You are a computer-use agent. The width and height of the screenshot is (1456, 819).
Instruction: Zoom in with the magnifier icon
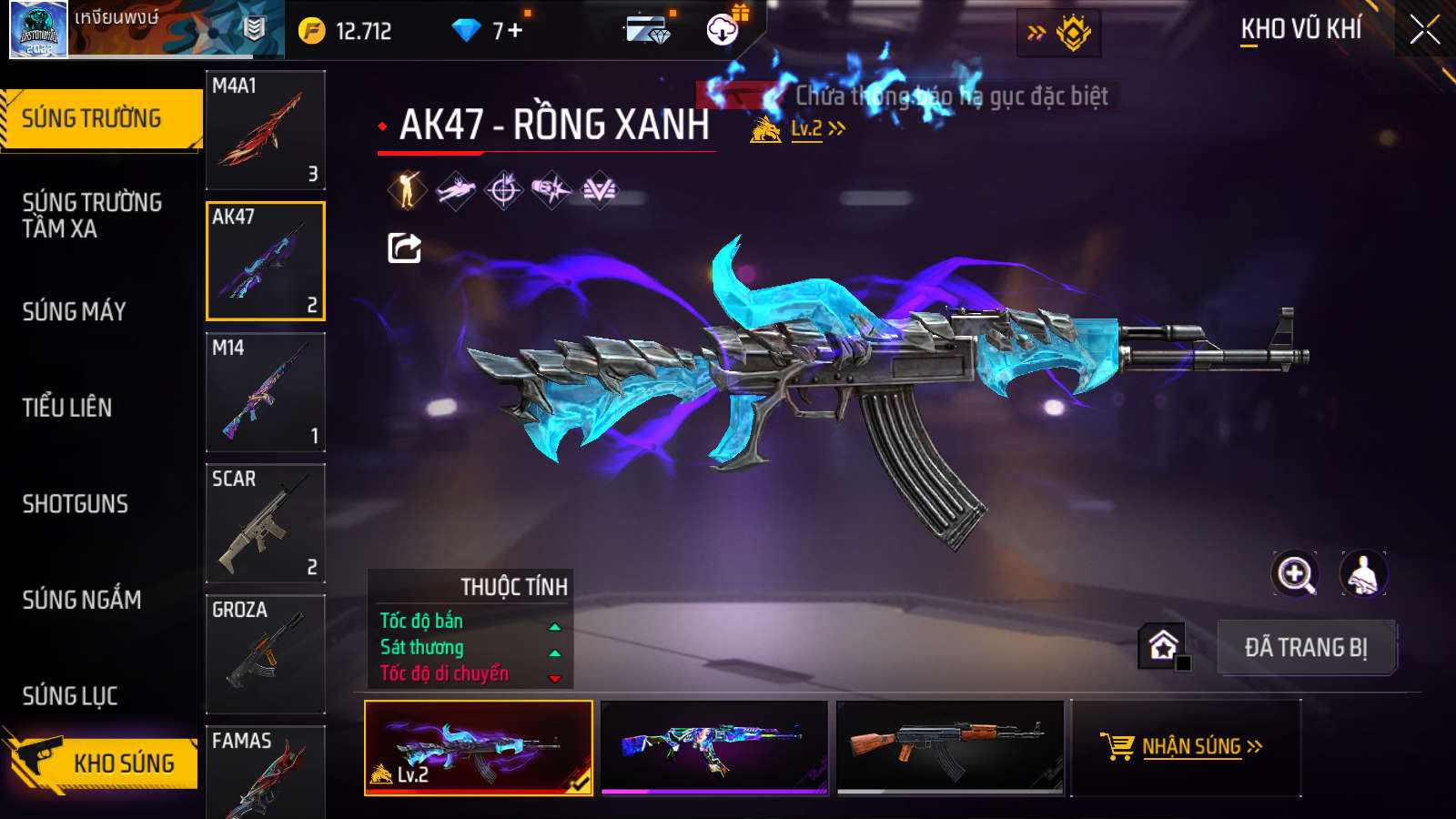1295,574
